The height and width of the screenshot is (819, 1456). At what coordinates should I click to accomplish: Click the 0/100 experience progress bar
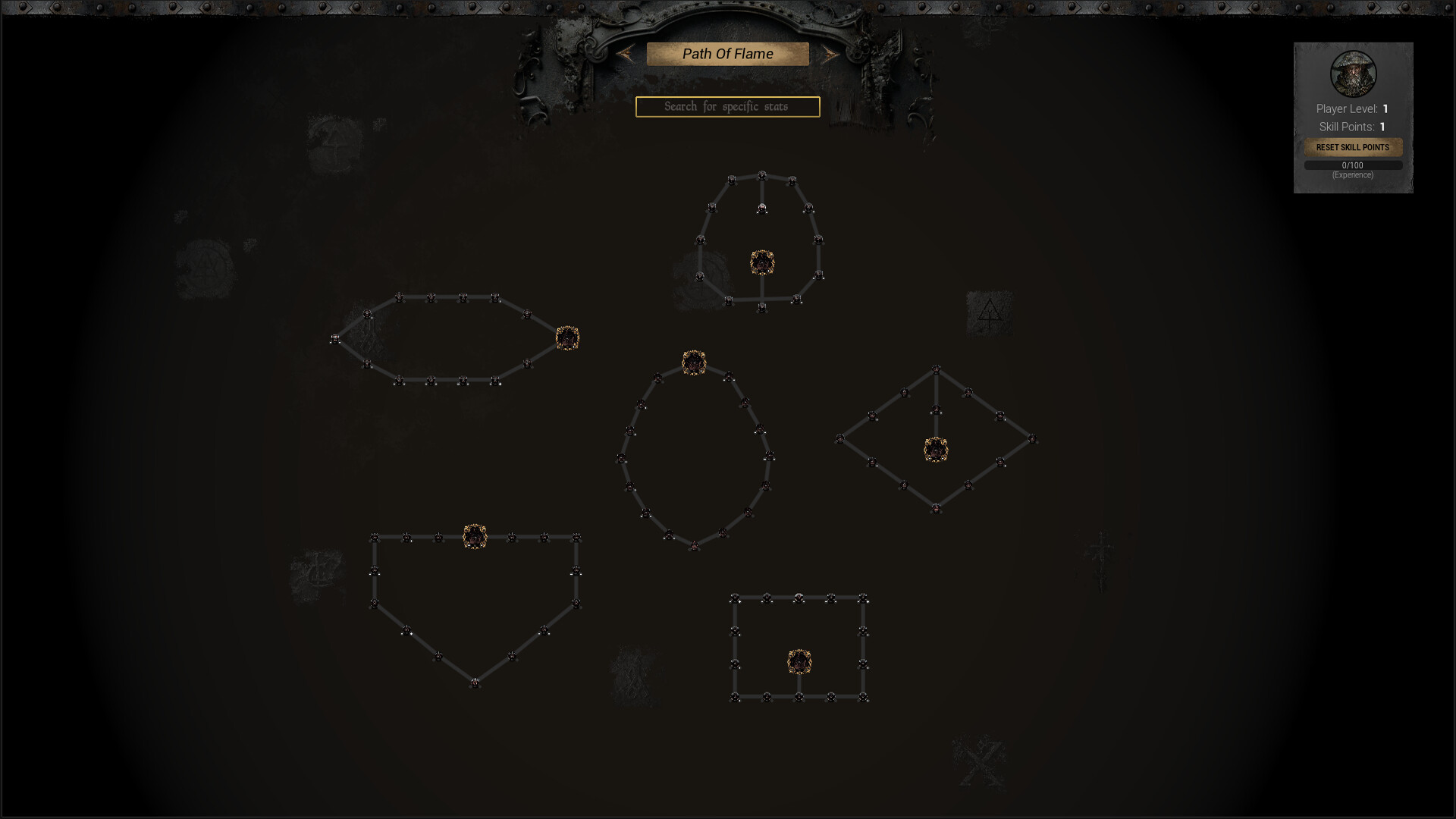(1353, 165)
